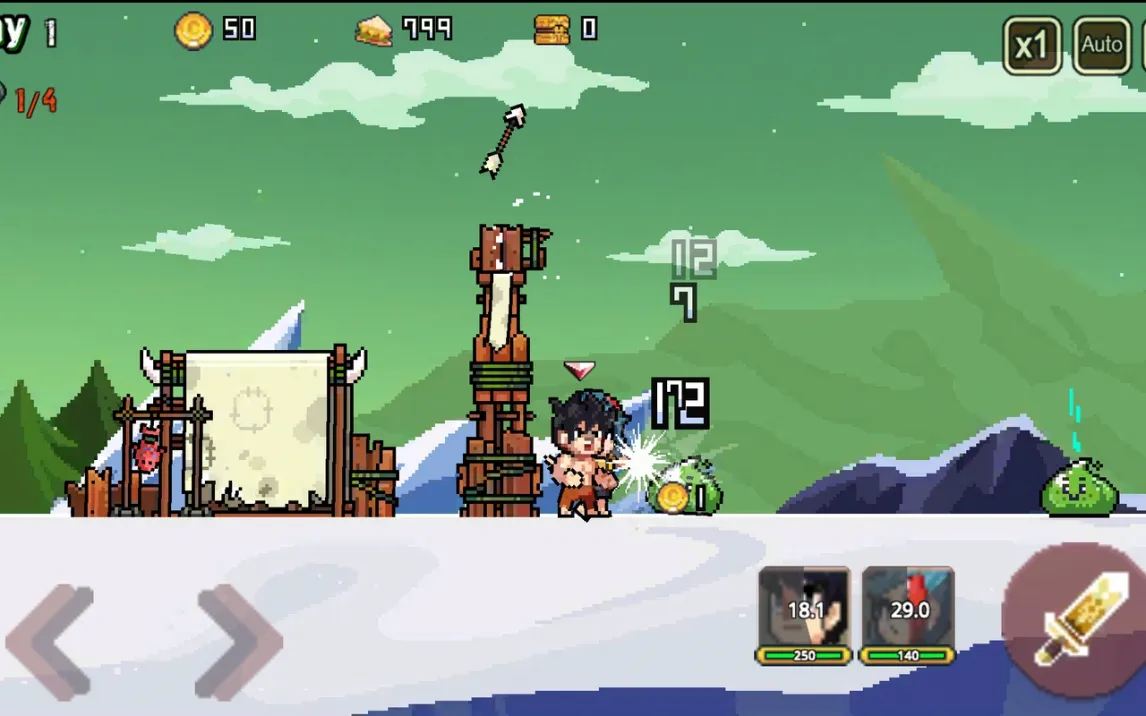Toggle the x1 game speed button
The image size is (1146, 716).
pyautogui.click(x=1031, y=45)
